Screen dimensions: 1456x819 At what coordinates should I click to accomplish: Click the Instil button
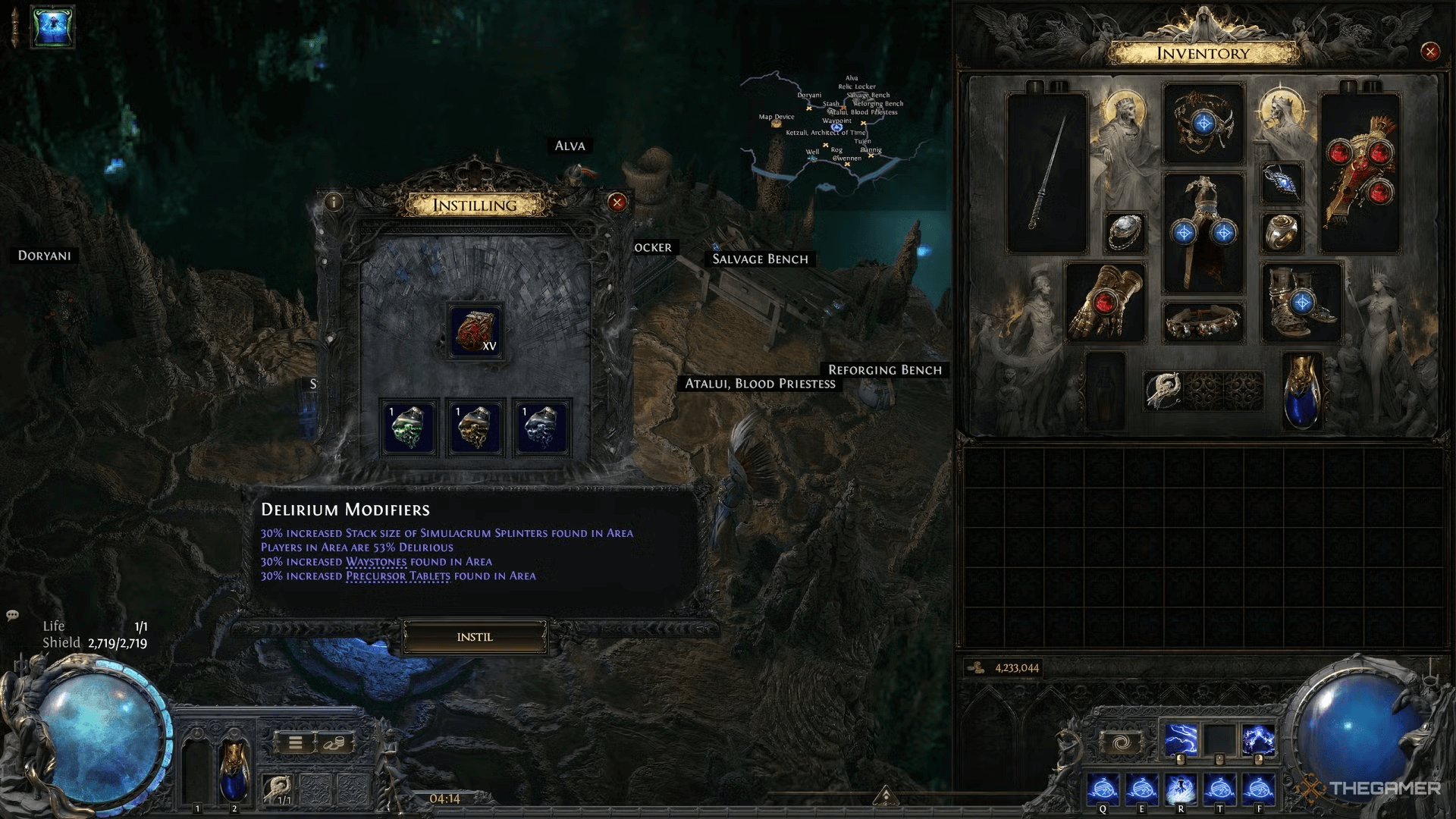475,637
